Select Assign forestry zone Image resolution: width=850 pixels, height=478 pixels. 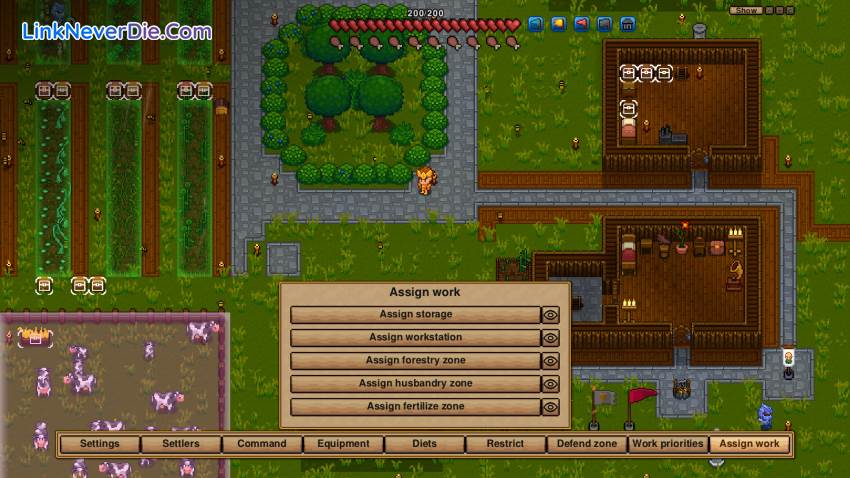415,360
